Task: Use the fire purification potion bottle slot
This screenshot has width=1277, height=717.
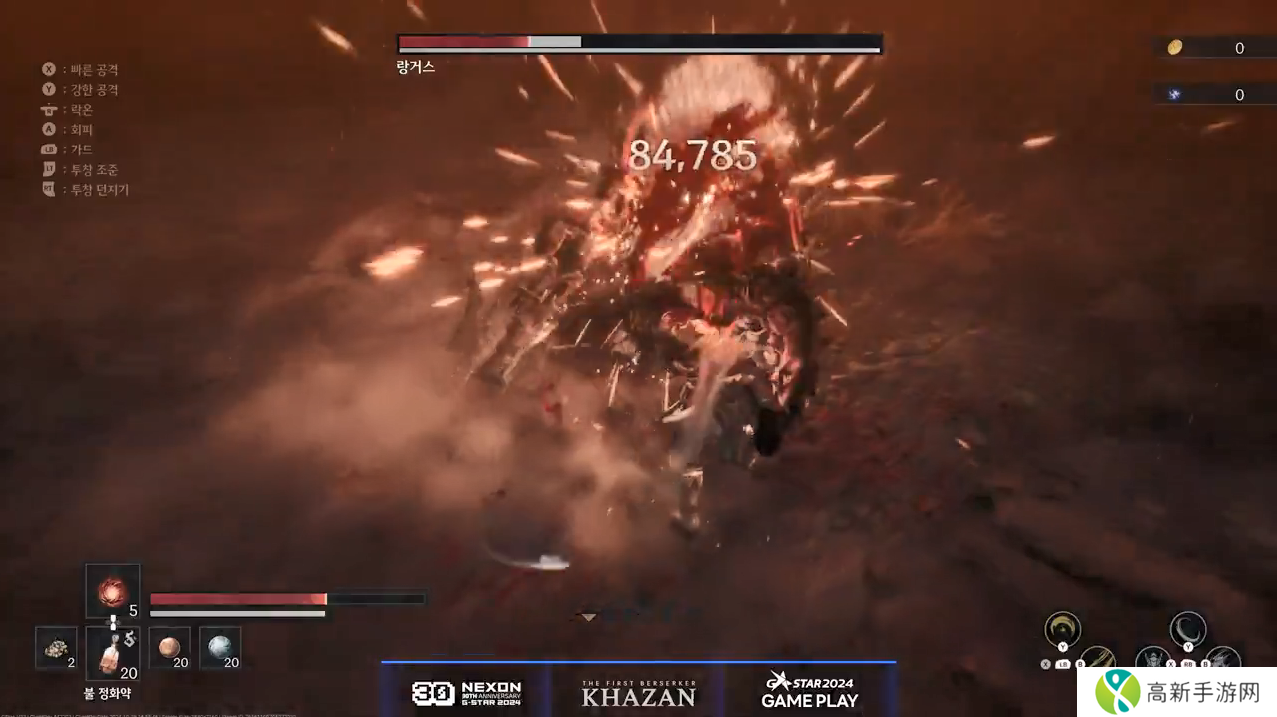Action: (x=112, y=654)
